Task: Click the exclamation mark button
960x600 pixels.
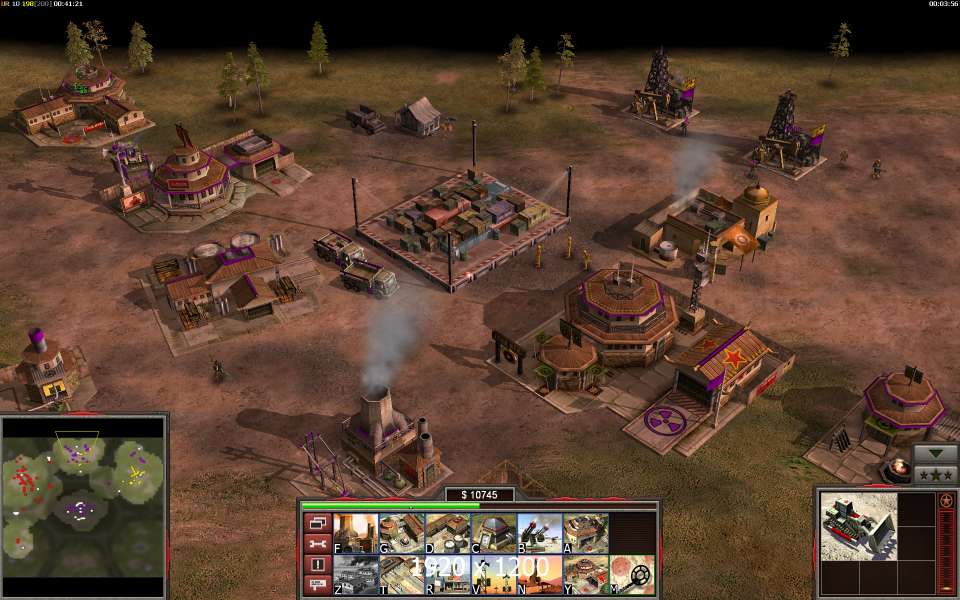Action: 317,565
